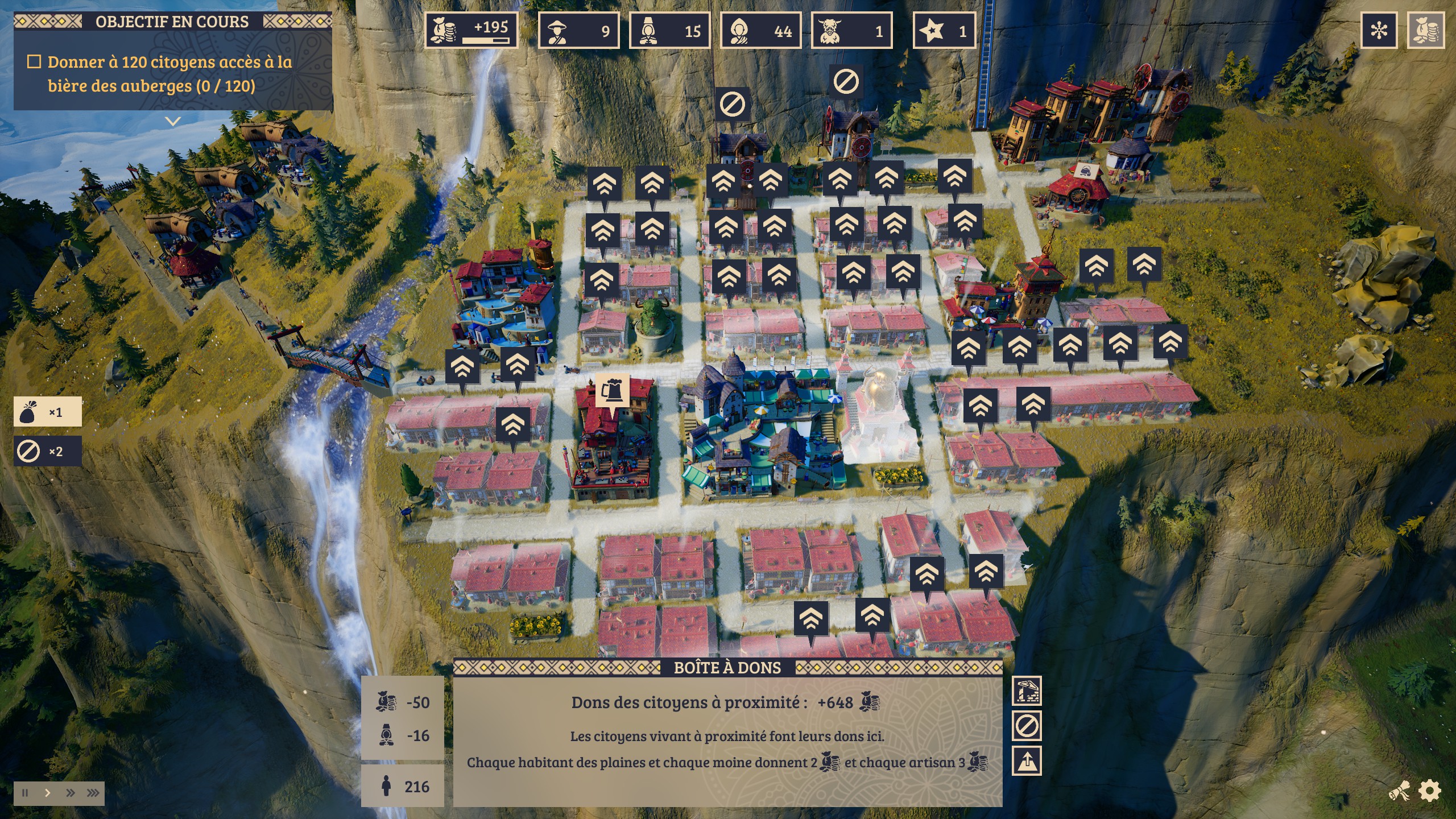Click the beer mug marker over the inn
The width and height of the screenshot is (1456, 819).
click(x=612, y=391)
